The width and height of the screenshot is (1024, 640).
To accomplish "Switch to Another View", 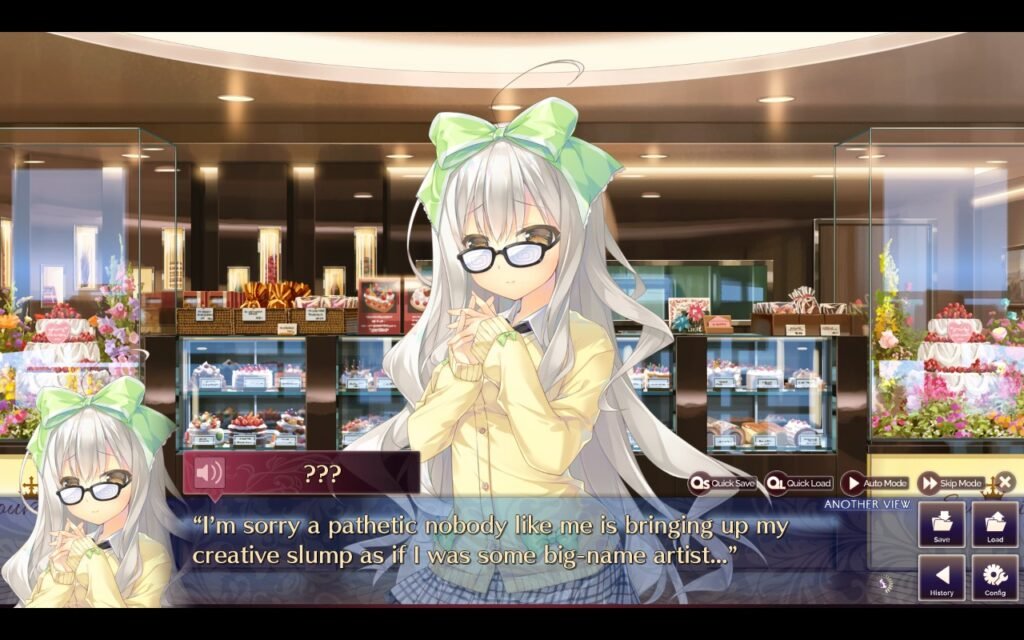I will point(867,504).
